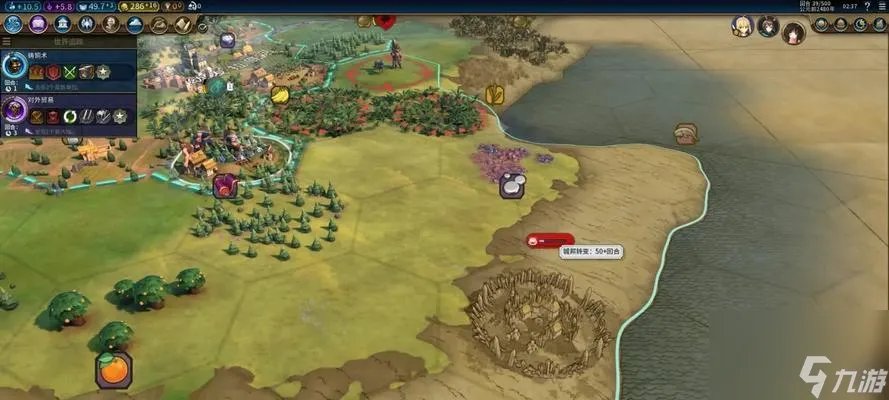Open the cloud-shaped climate button
Screen dimensions: 889x400
point(134,25)
